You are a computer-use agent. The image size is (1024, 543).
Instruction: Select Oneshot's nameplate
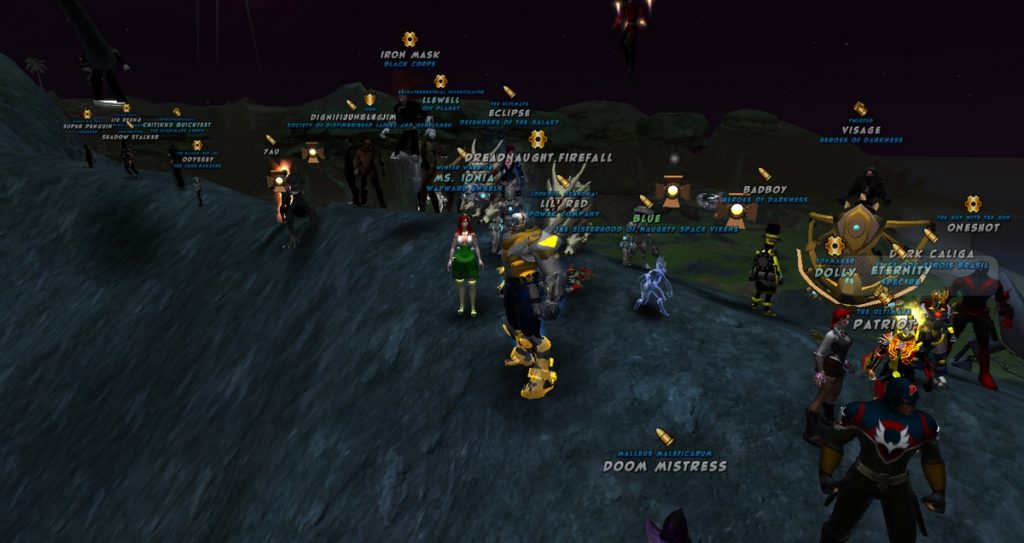click(x=973, y=226)
